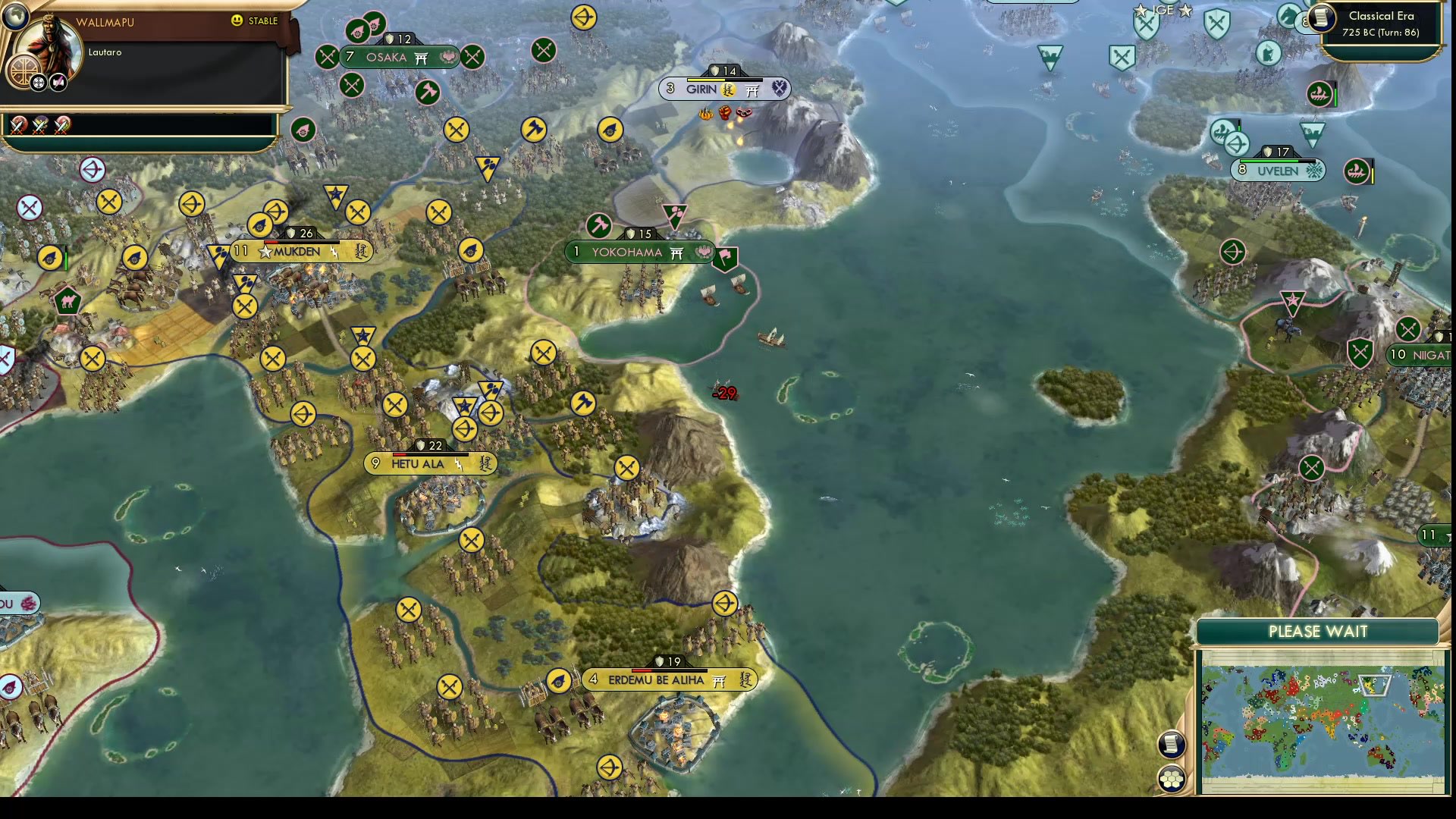The width and height of the screenshot is (1456, 819).
Task: Select the city of Osaka
Action: coord(387,57)
